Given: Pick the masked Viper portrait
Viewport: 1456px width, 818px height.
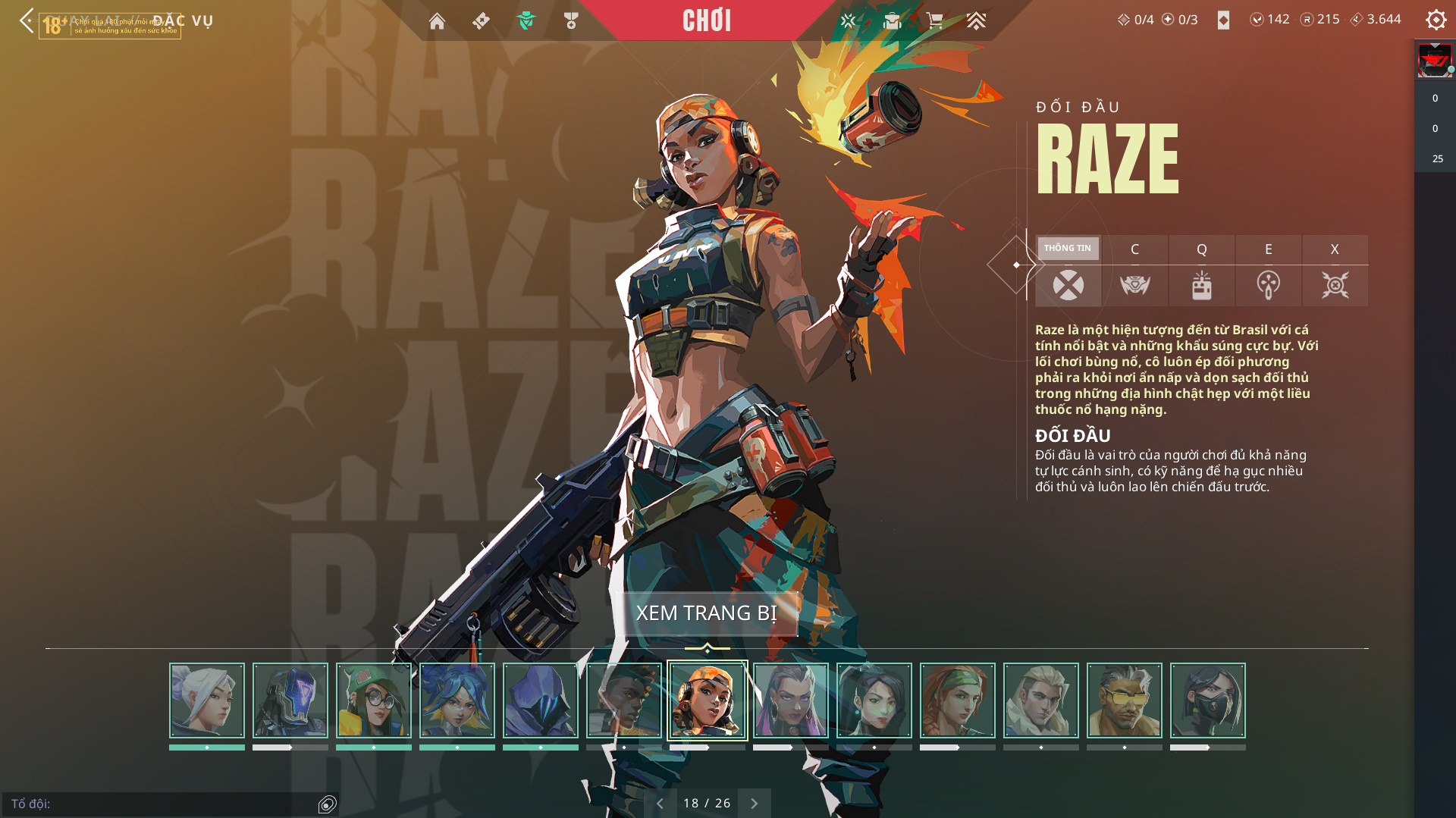Looking at the screenshot, I should pos(1208,700).
